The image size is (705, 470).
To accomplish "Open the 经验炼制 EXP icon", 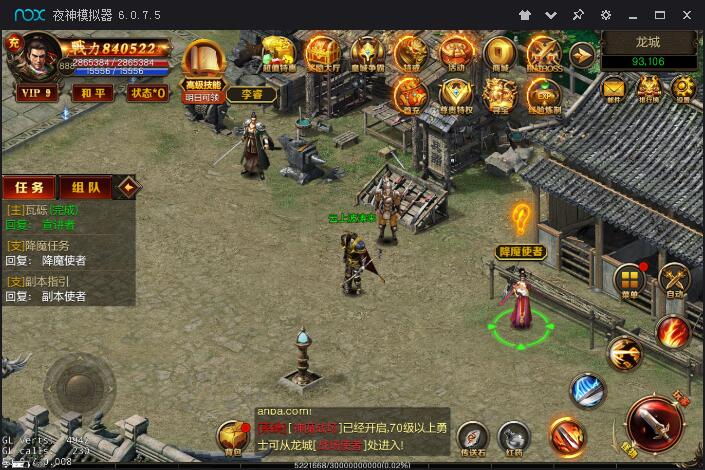I will (542, 95).
